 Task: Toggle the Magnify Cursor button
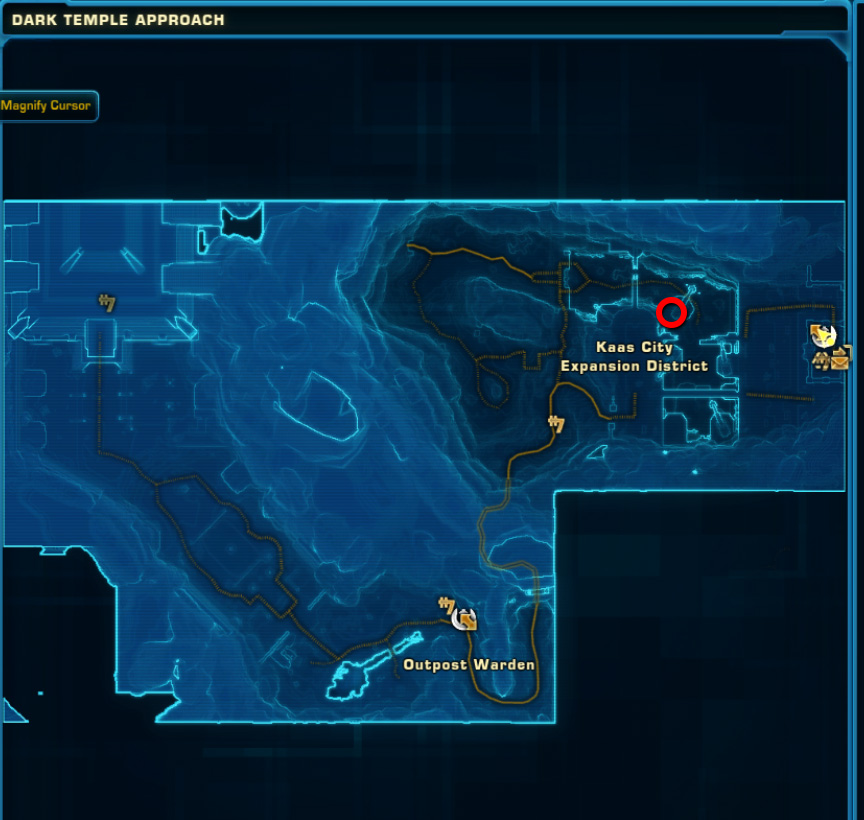46,106
